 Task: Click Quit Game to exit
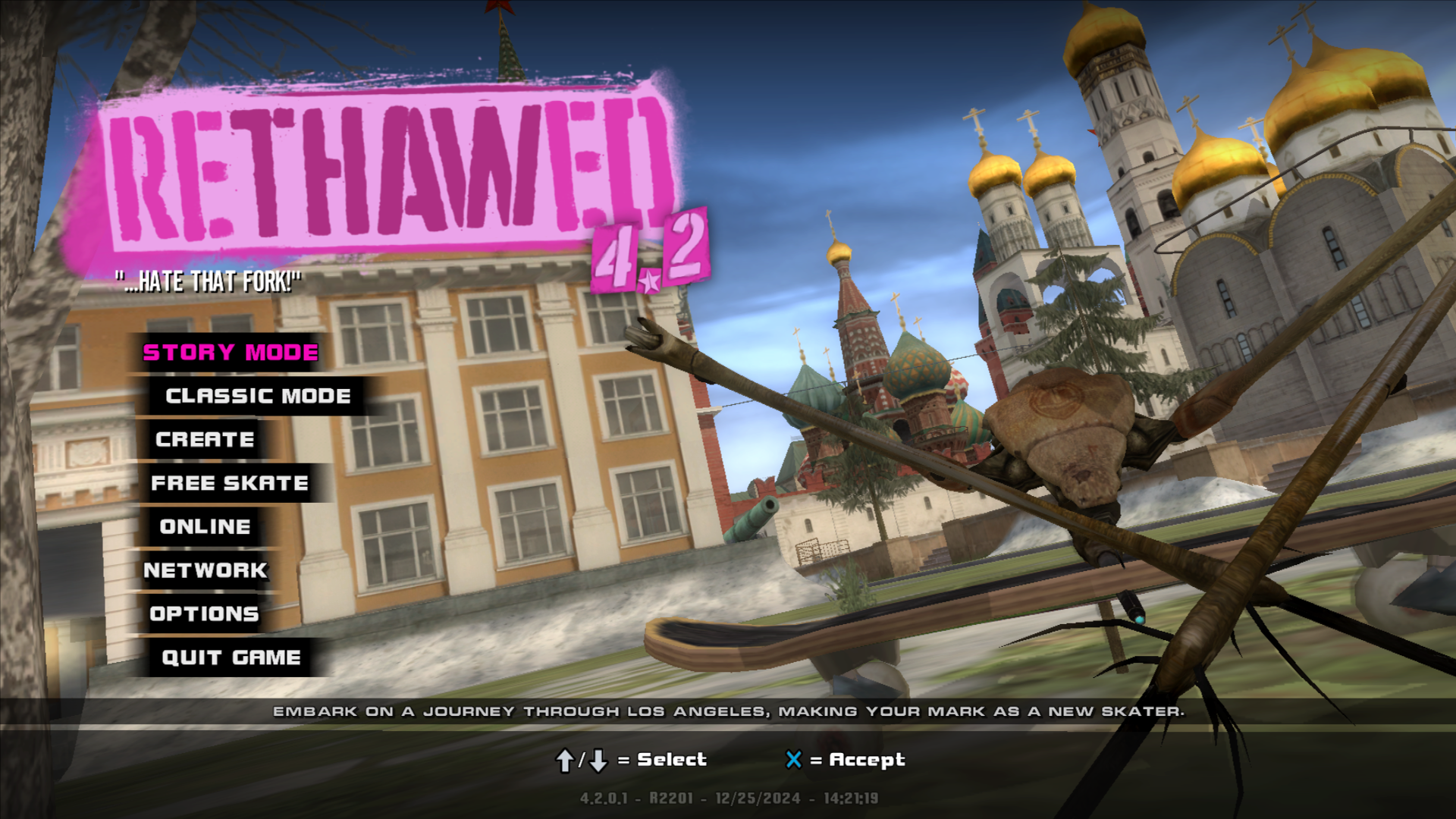[x=231, y=657]
